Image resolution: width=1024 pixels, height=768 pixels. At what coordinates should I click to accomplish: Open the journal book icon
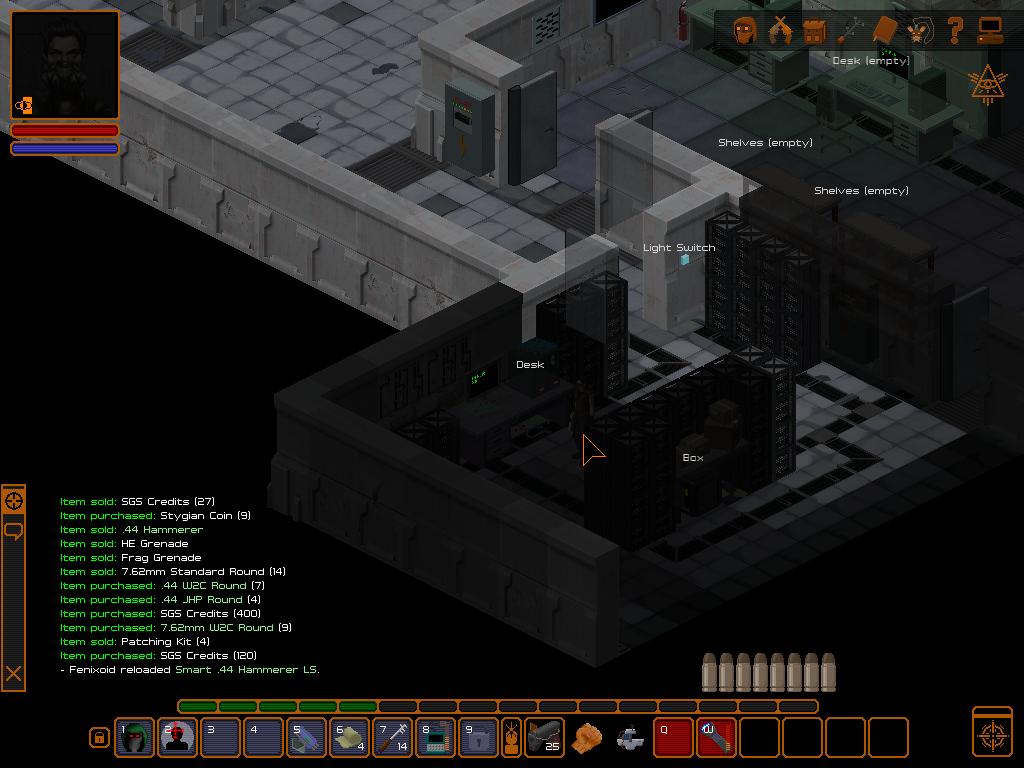point(884,31)
